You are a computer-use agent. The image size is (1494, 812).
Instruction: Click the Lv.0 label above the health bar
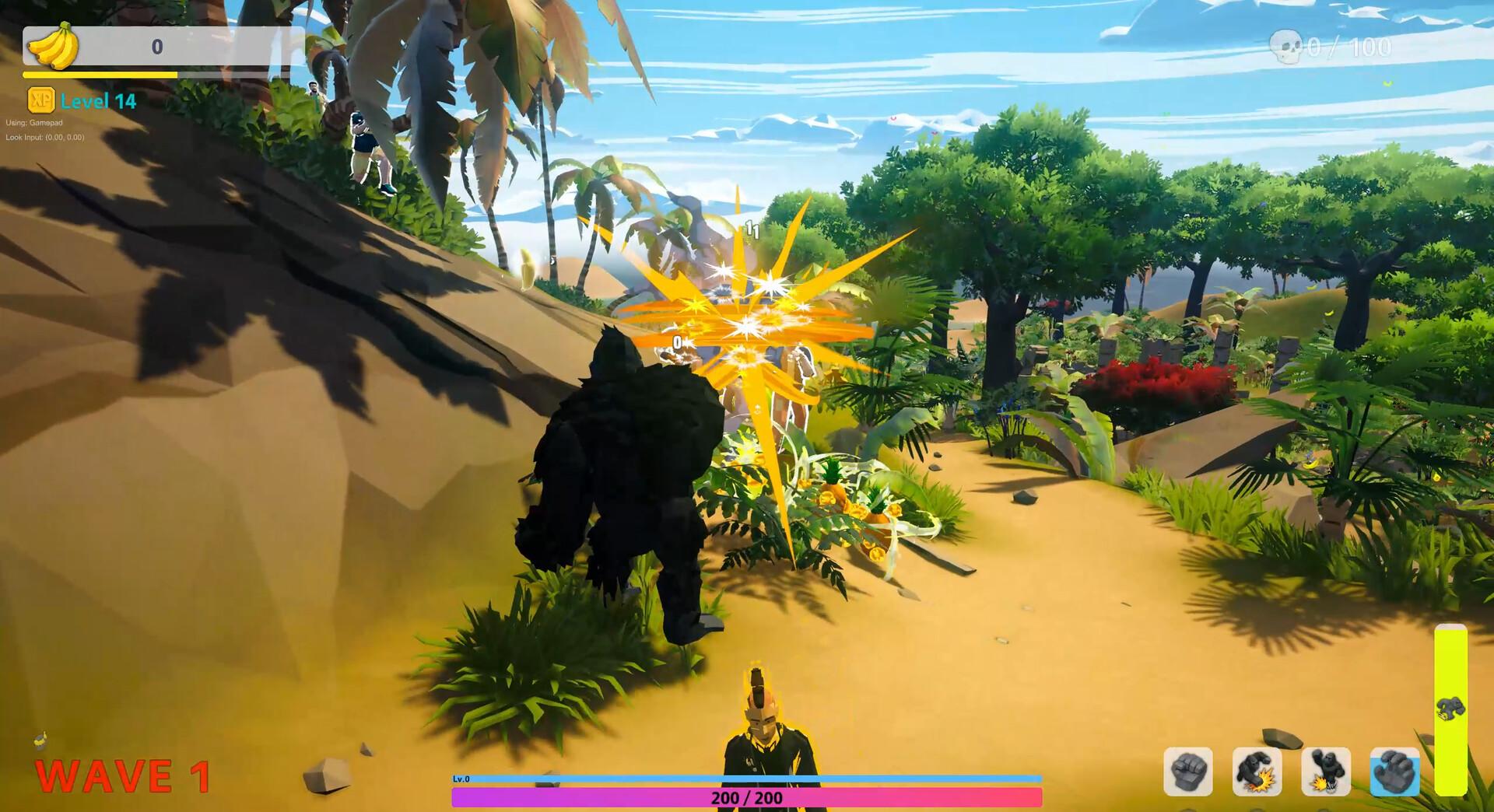[x=463, y=779]
